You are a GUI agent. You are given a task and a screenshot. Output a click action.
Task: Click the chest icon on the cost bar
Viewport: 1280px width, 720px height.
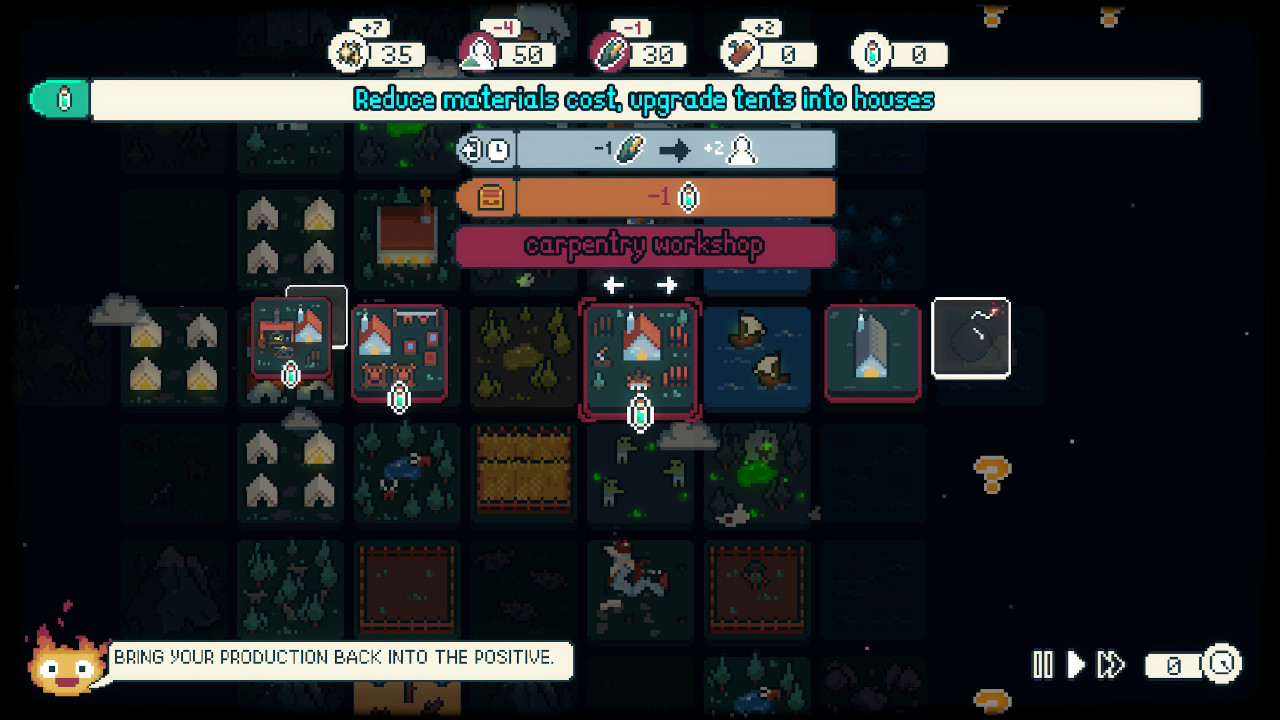(489, 197)
